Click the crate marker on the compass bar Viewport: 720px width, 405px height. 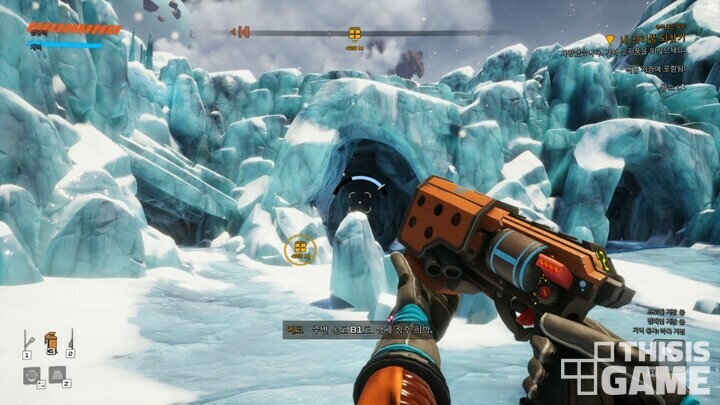point(354,34)
